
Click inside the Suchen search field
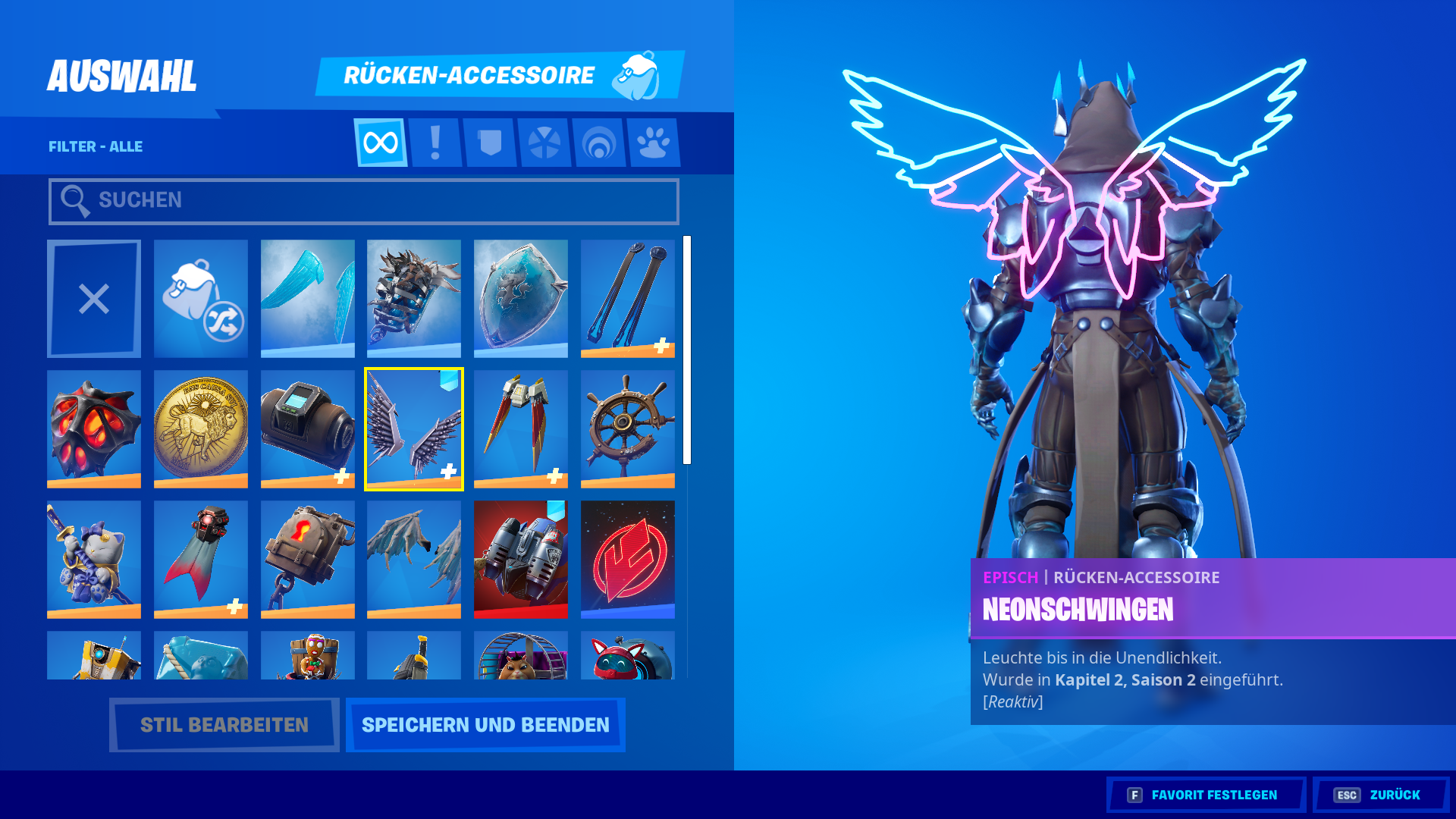pyautogui.click(x=364, y=199)
